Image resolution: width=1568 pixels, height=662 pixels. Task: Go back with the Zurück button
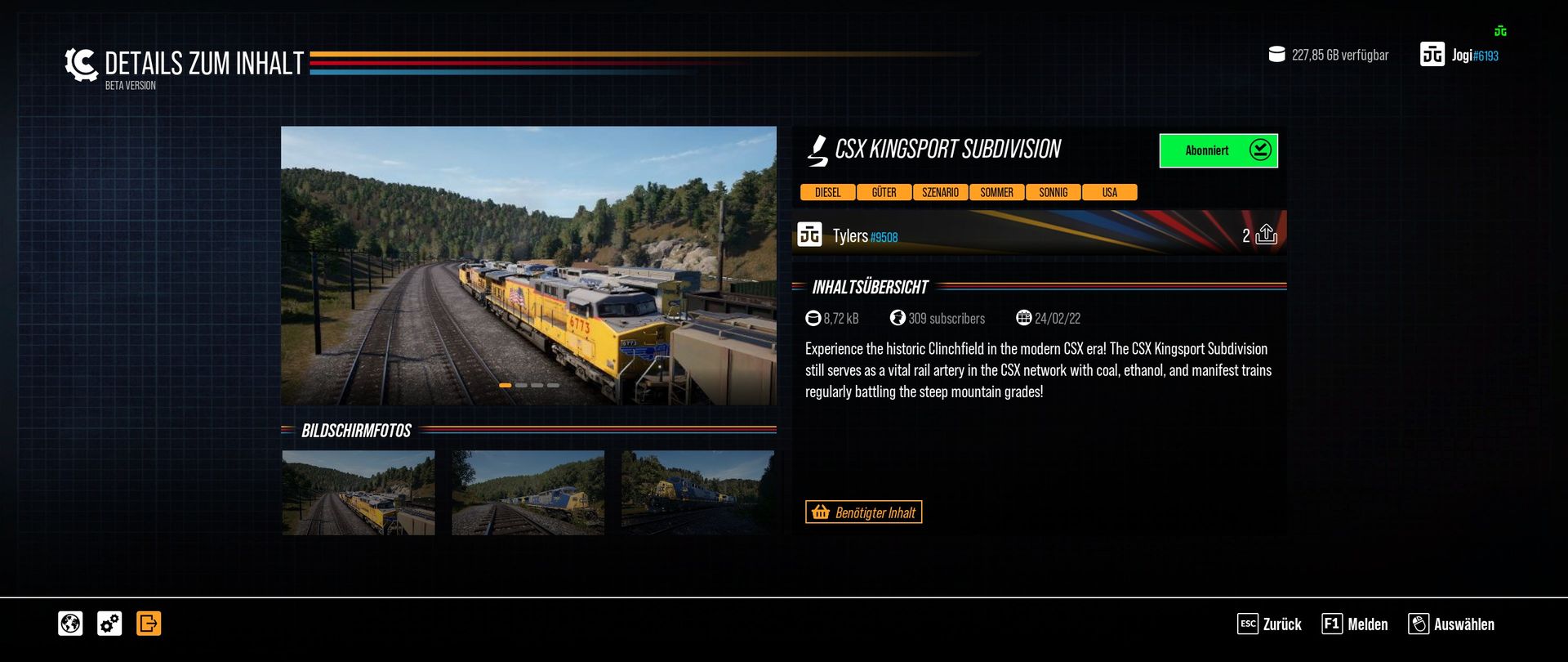click(1270, 624)
